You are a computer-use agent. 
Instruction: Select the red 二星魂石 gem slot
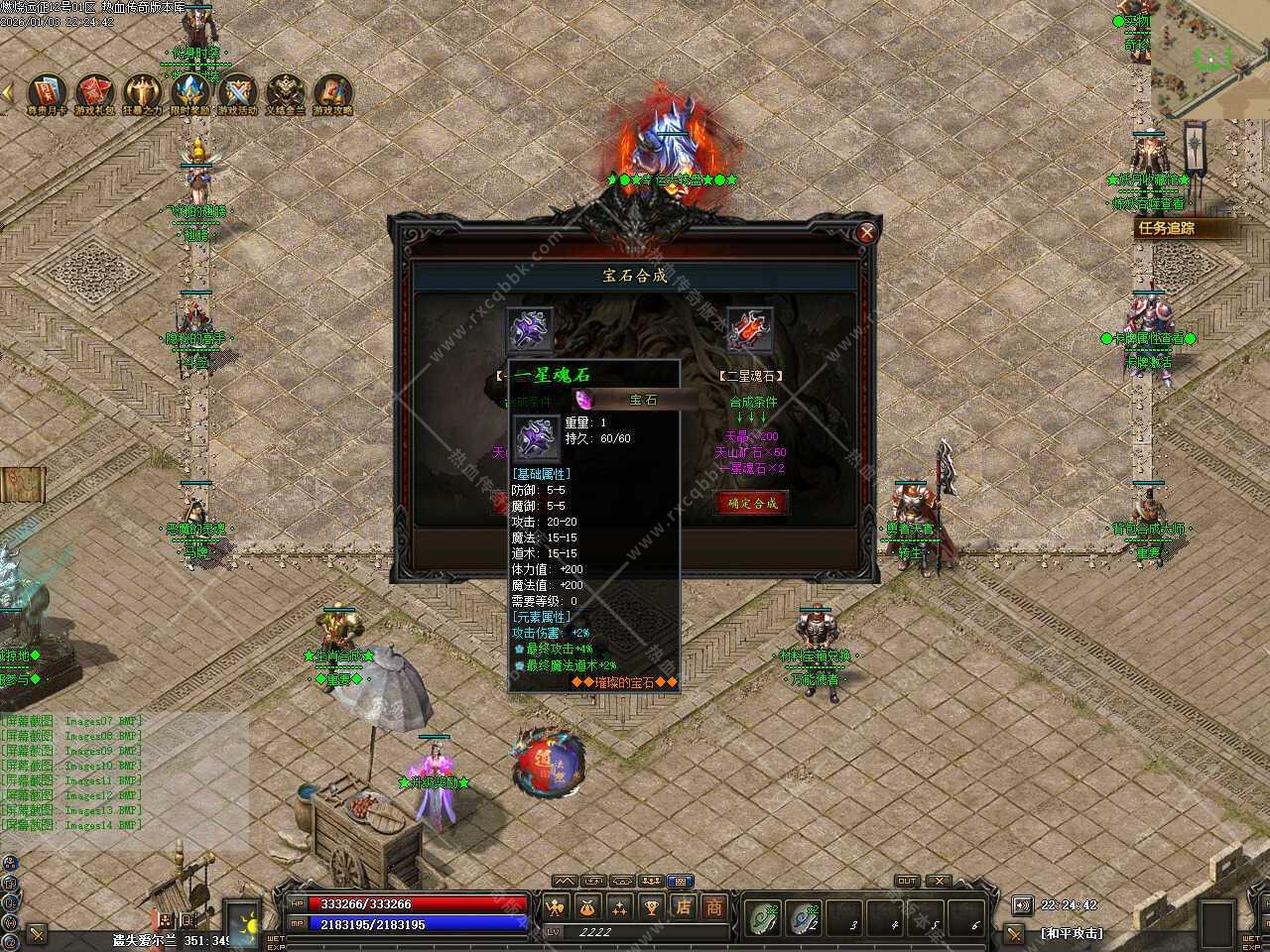pos(749,328)
